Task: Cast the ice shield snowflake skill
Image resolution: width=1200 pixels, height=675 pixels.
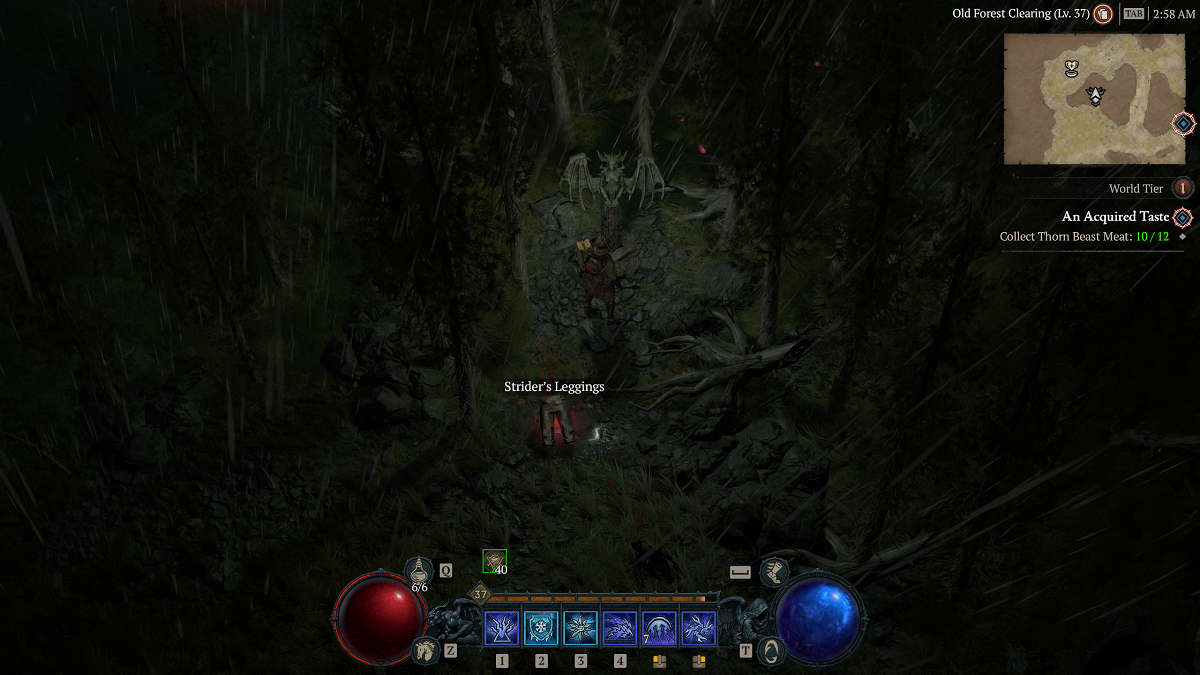Action: point(541,629)
